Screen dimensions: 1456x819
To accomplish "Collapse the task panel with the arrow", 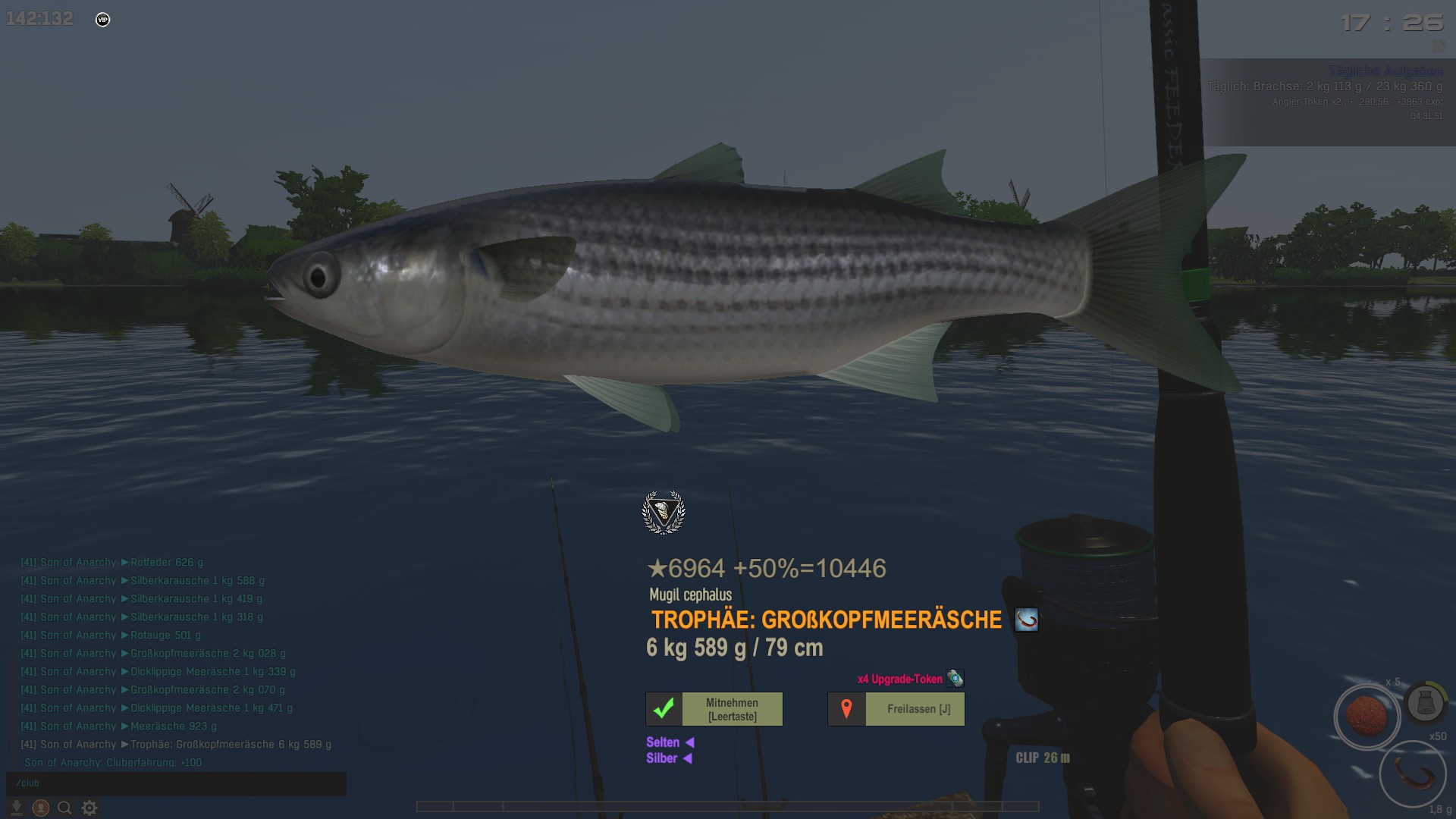I will tap(1439, 47).
